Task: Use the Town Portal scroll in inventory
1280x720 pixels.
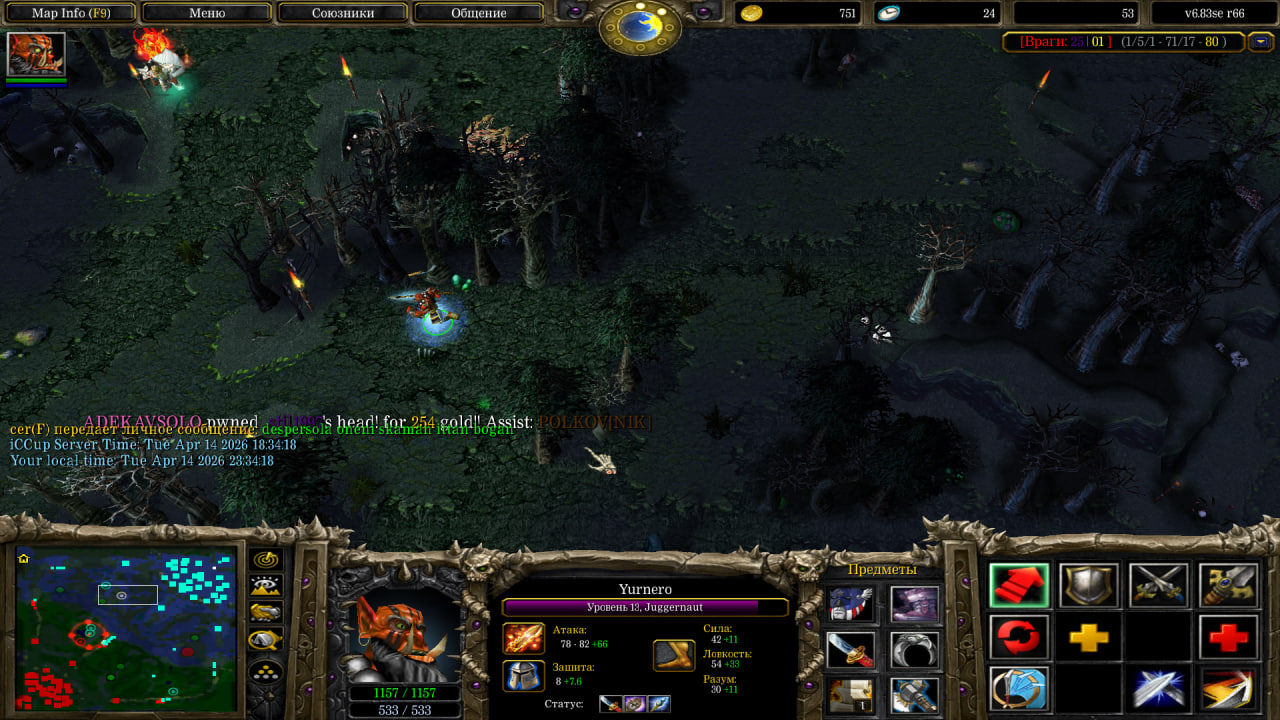Action: pyautogui.click(x=851, y=694)
